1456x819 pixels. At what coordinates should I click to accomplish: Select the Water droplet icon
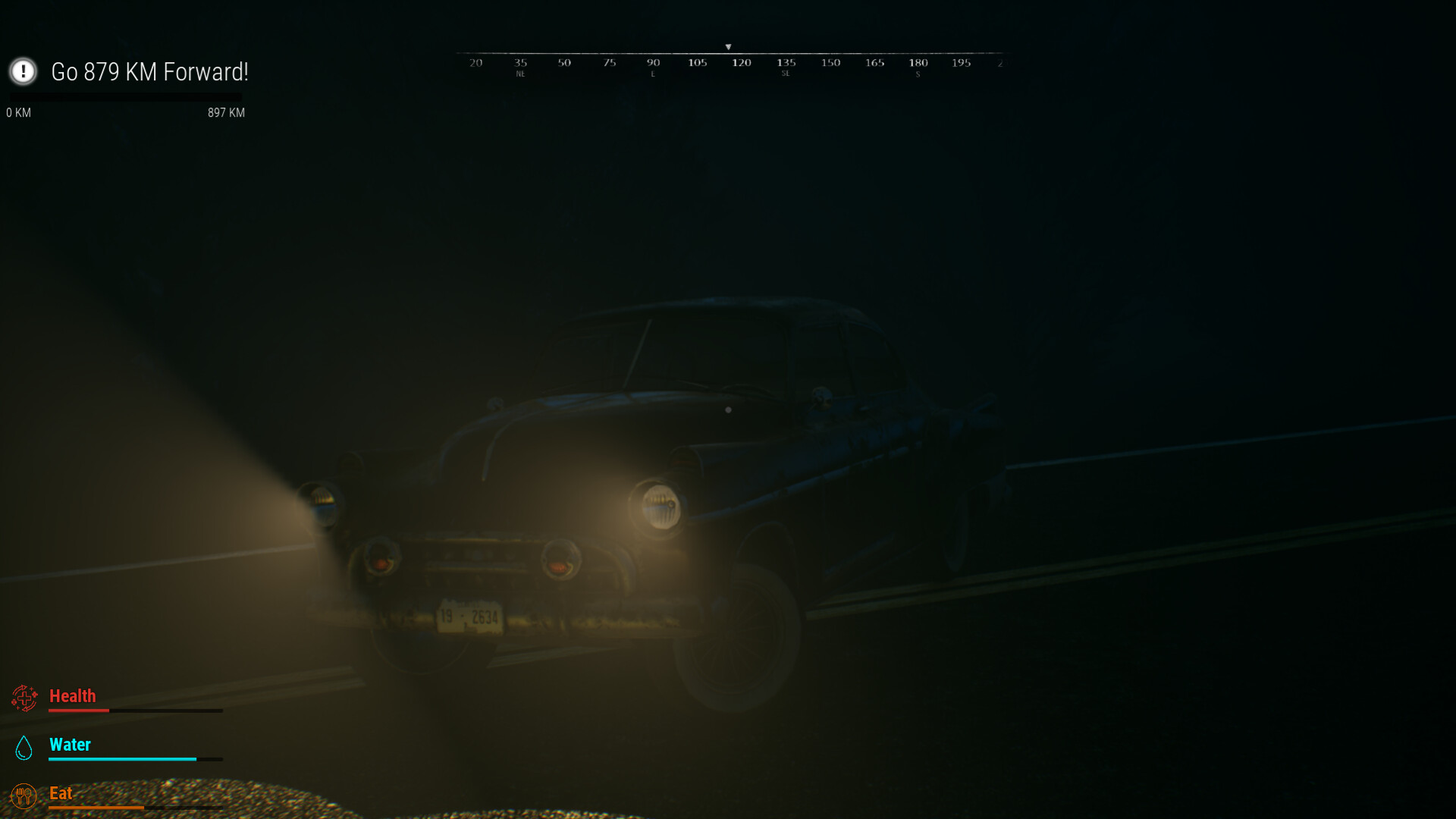click(x=25, y=747)
